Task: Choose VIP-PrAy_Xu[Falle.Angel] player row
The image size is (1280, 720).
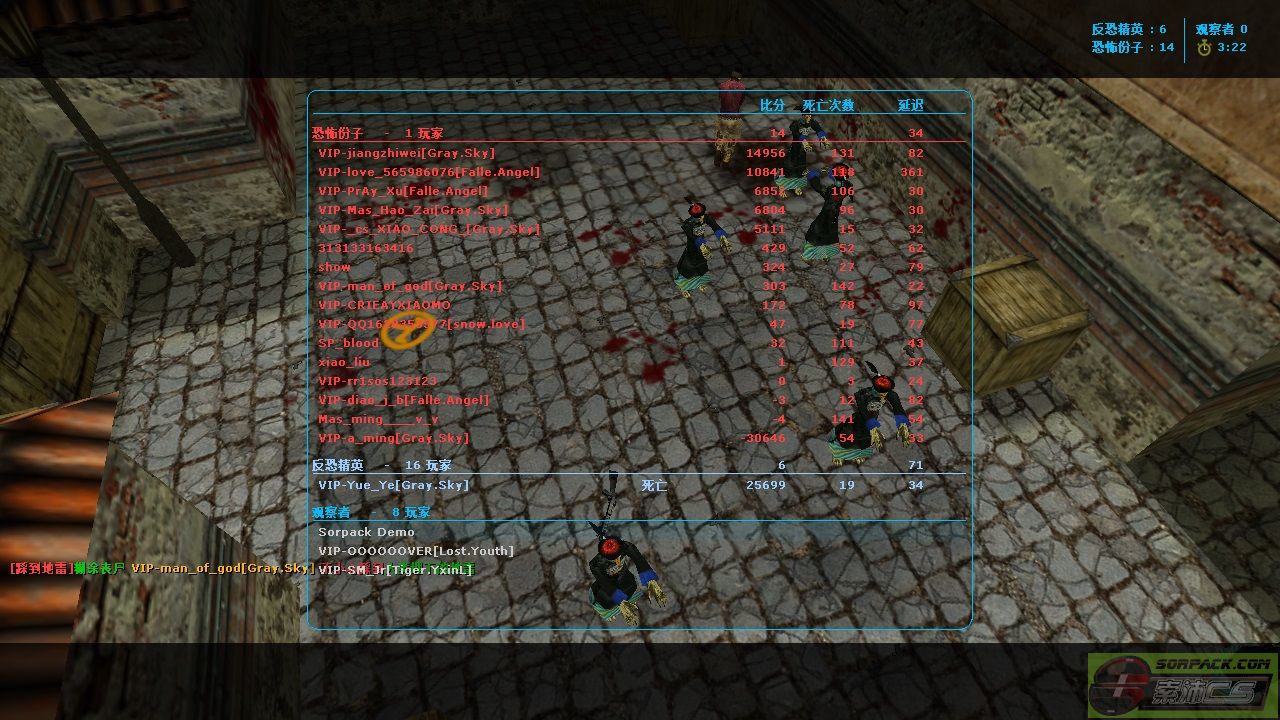Action: [403, 191]
